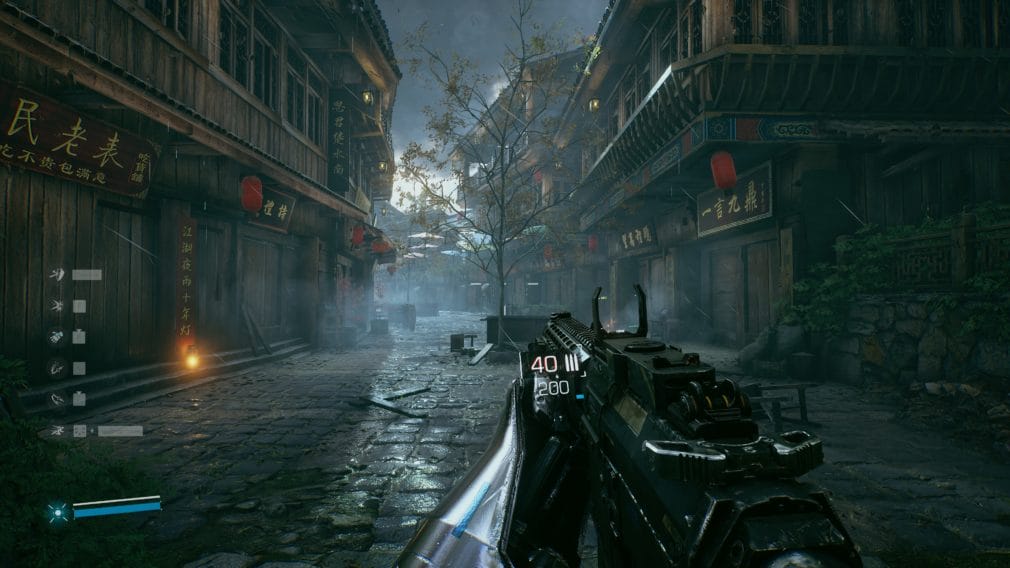Click the glowing blue energy core icon
The image size is (1010, 568).
tap(57, 513)
